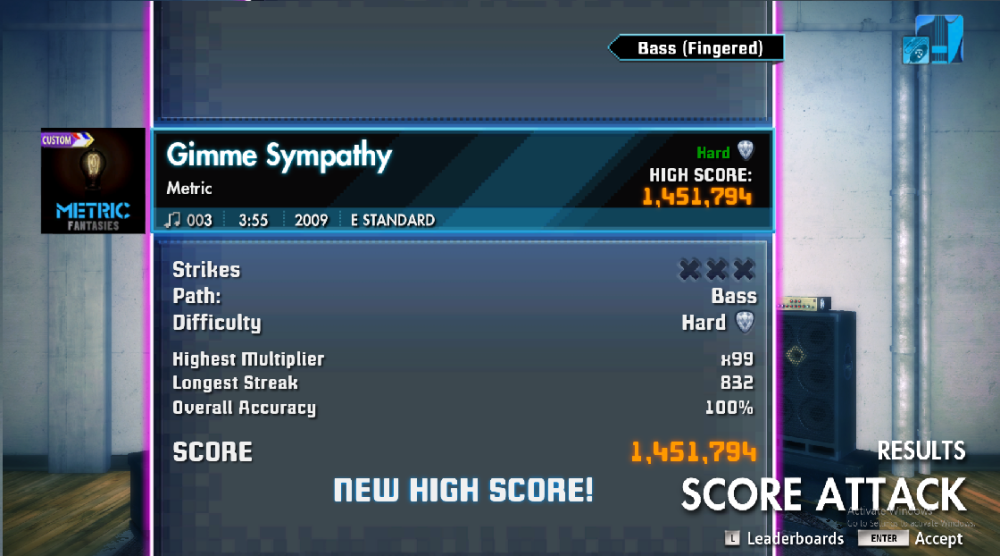Viewport: 1000px width, 556px height.
Task: Open the blue guitar icon in the corner
Action: point(932,40)
